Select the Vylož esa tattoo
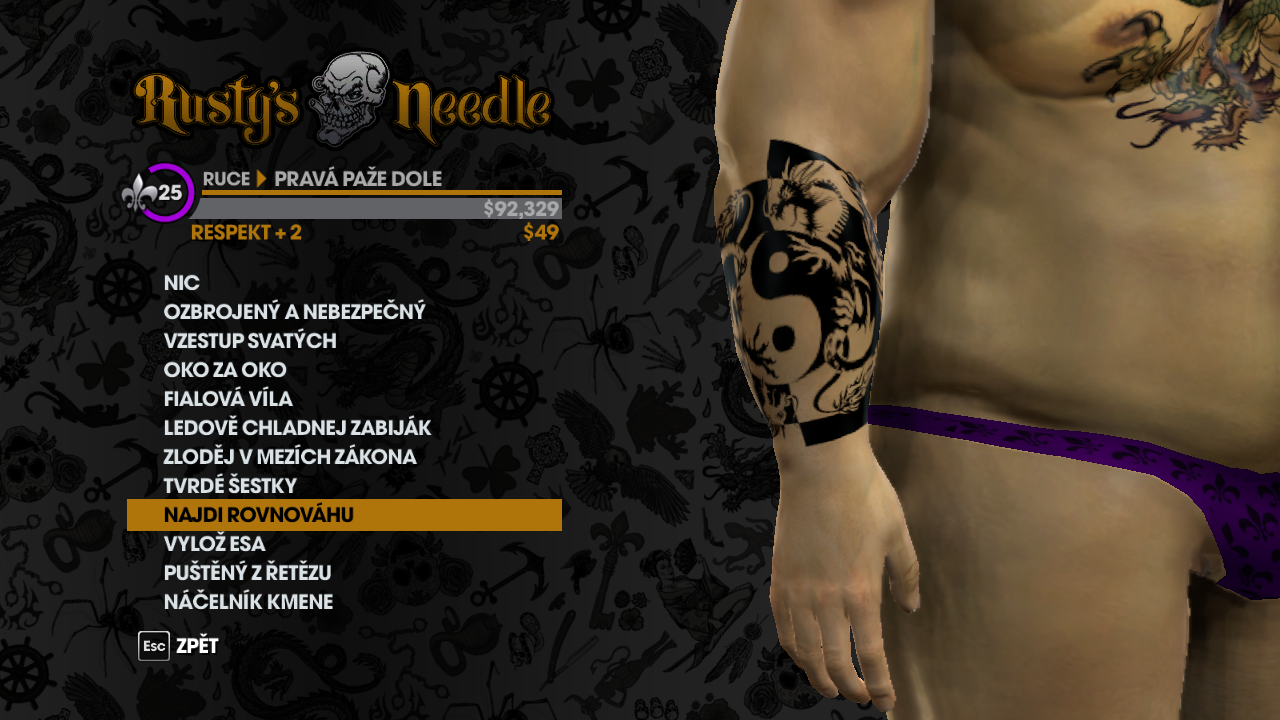 pyautogui.click(x=214, y=544)
